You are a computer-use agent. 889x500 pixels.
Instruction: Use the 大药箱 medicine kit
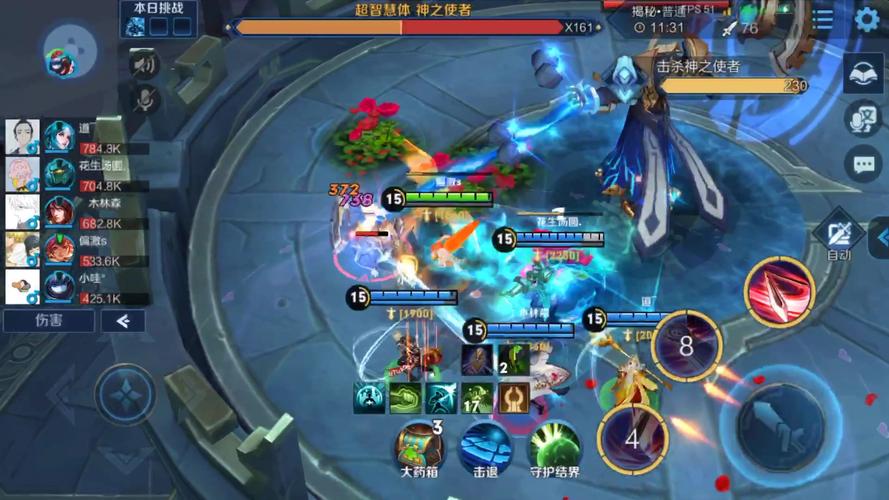click(x=420, y=447)
